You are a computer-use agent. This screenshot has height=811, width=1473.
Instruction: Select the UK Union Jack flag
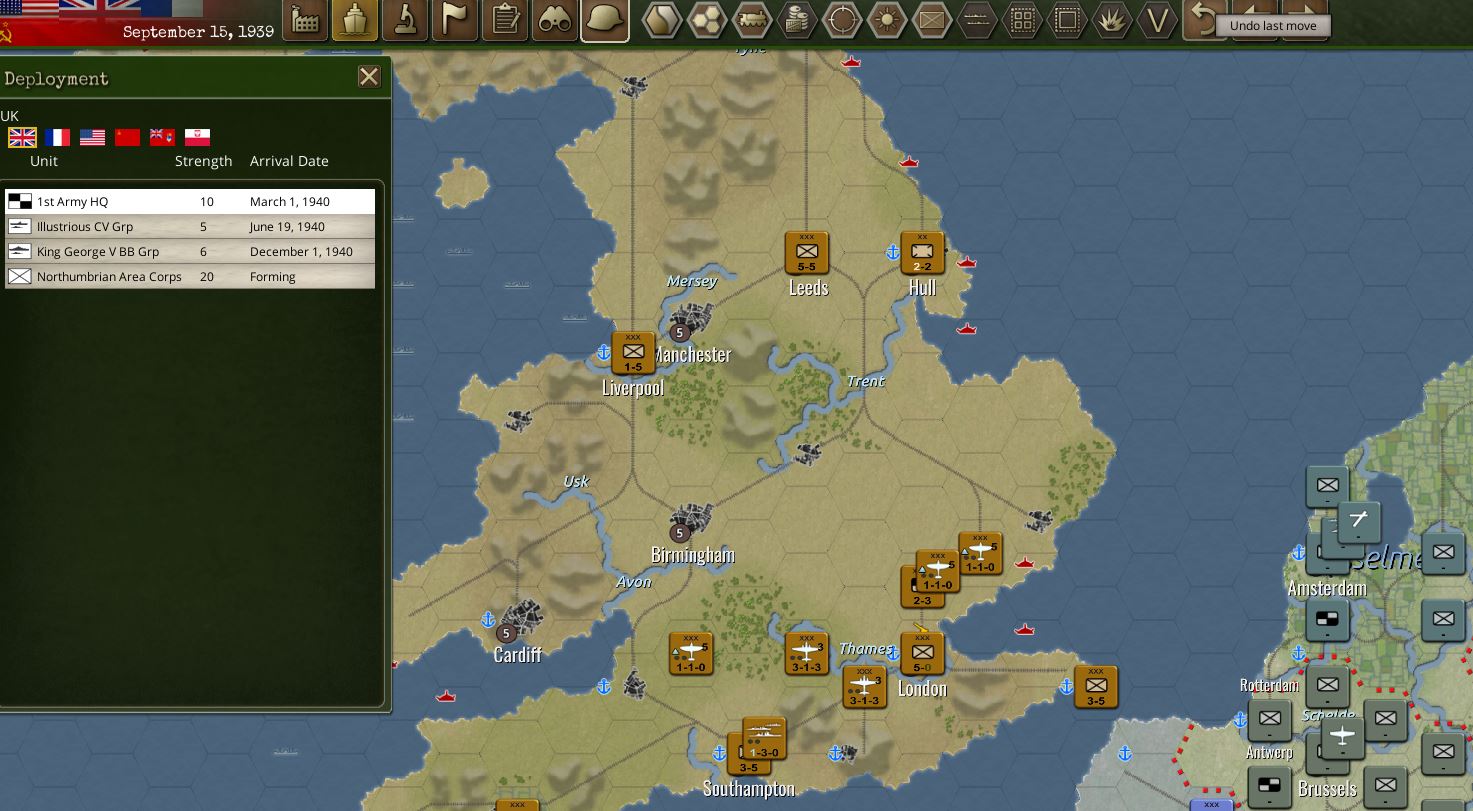[22, 137]
